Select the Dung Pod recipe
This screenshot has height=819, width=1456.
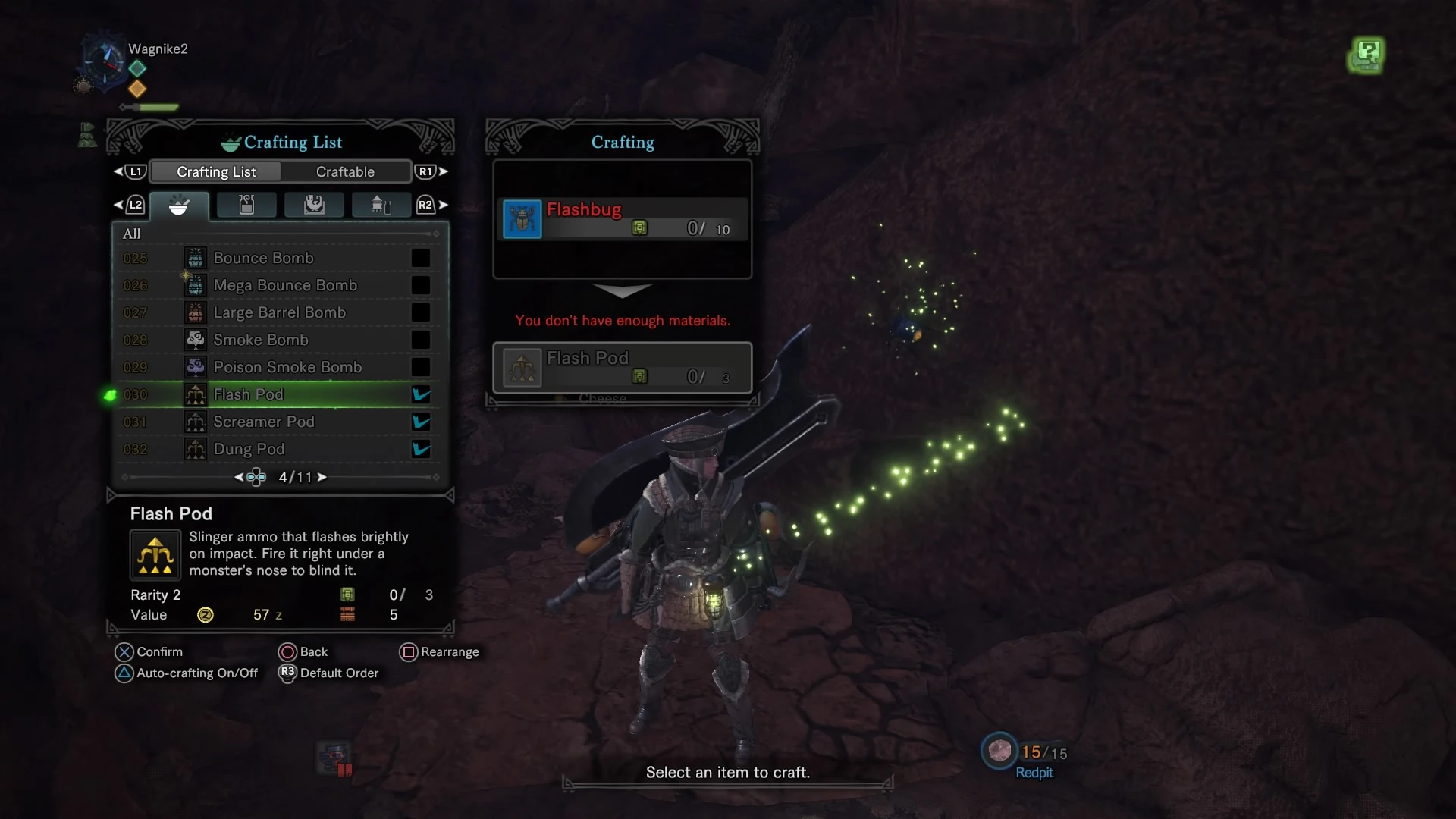pos(249,449)
